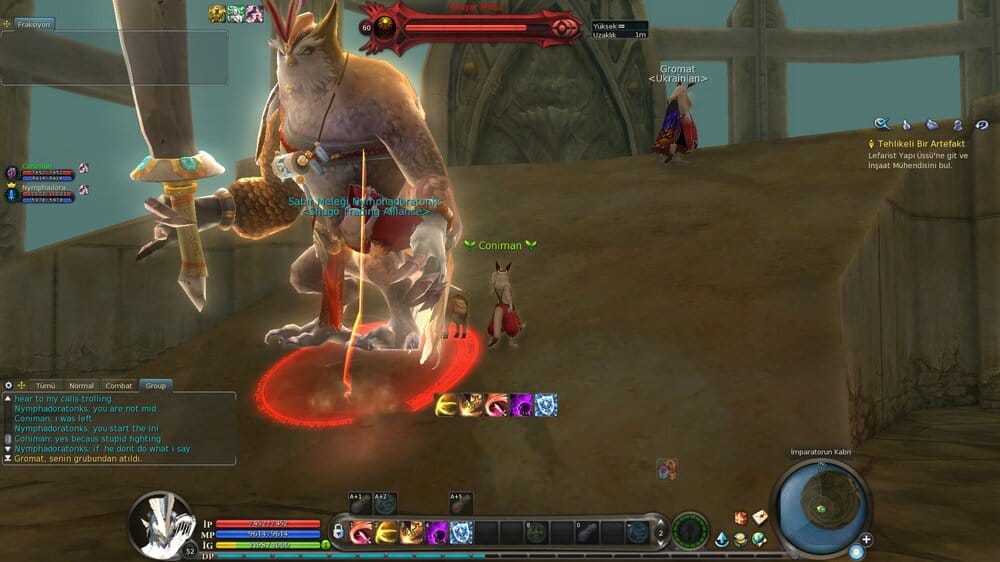Switch to the Group chat tab
The height and width of the screenshot is (562, 1000).
pos(155,385)
